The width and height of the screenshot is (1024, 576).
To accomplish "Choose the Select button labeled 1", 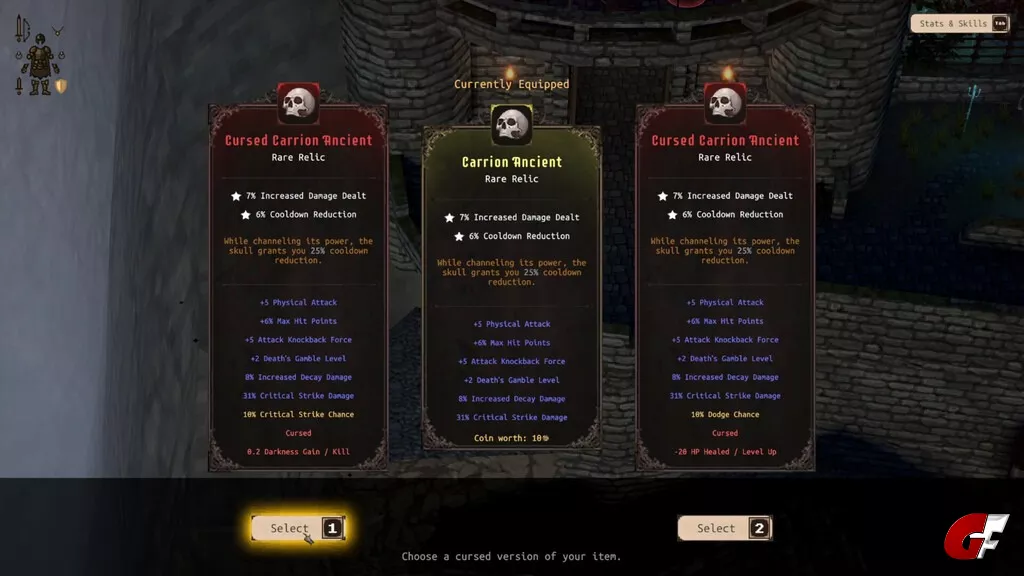I will pos(297,528).
